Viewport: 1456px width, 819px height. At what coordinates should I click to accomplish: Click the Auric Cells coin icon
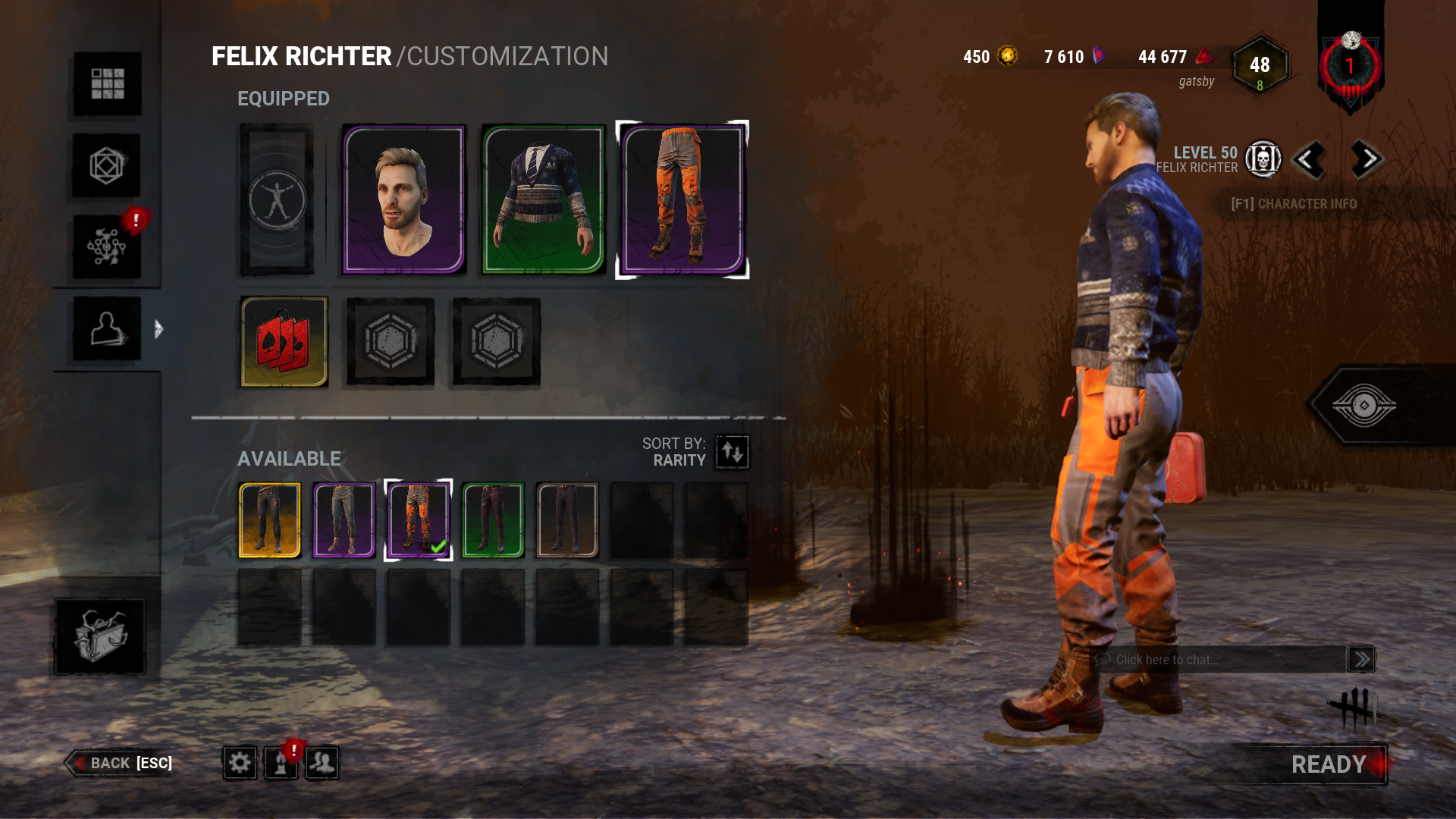point(1008,56)
